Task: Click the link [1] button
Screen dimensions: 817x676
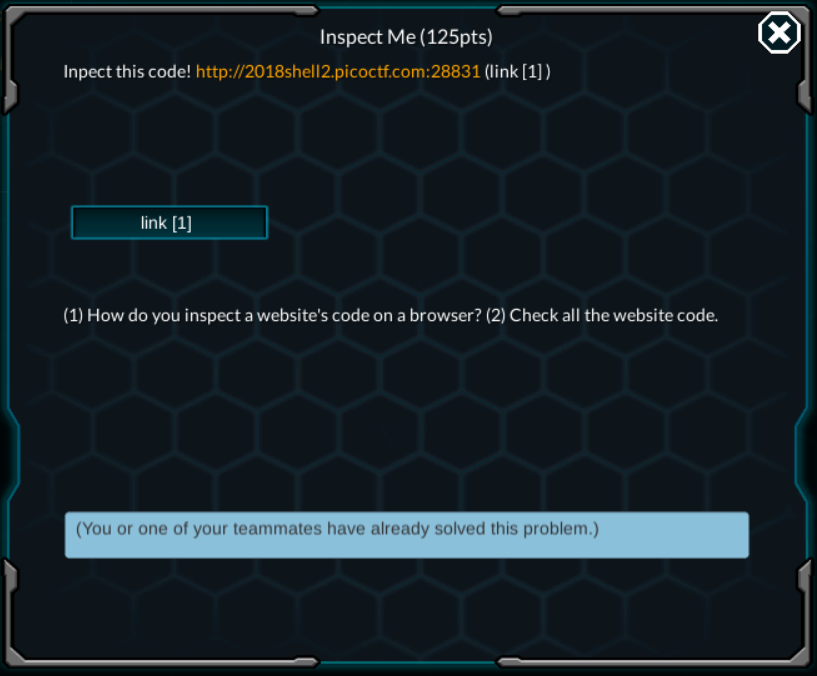Action: tap(169, 223)
